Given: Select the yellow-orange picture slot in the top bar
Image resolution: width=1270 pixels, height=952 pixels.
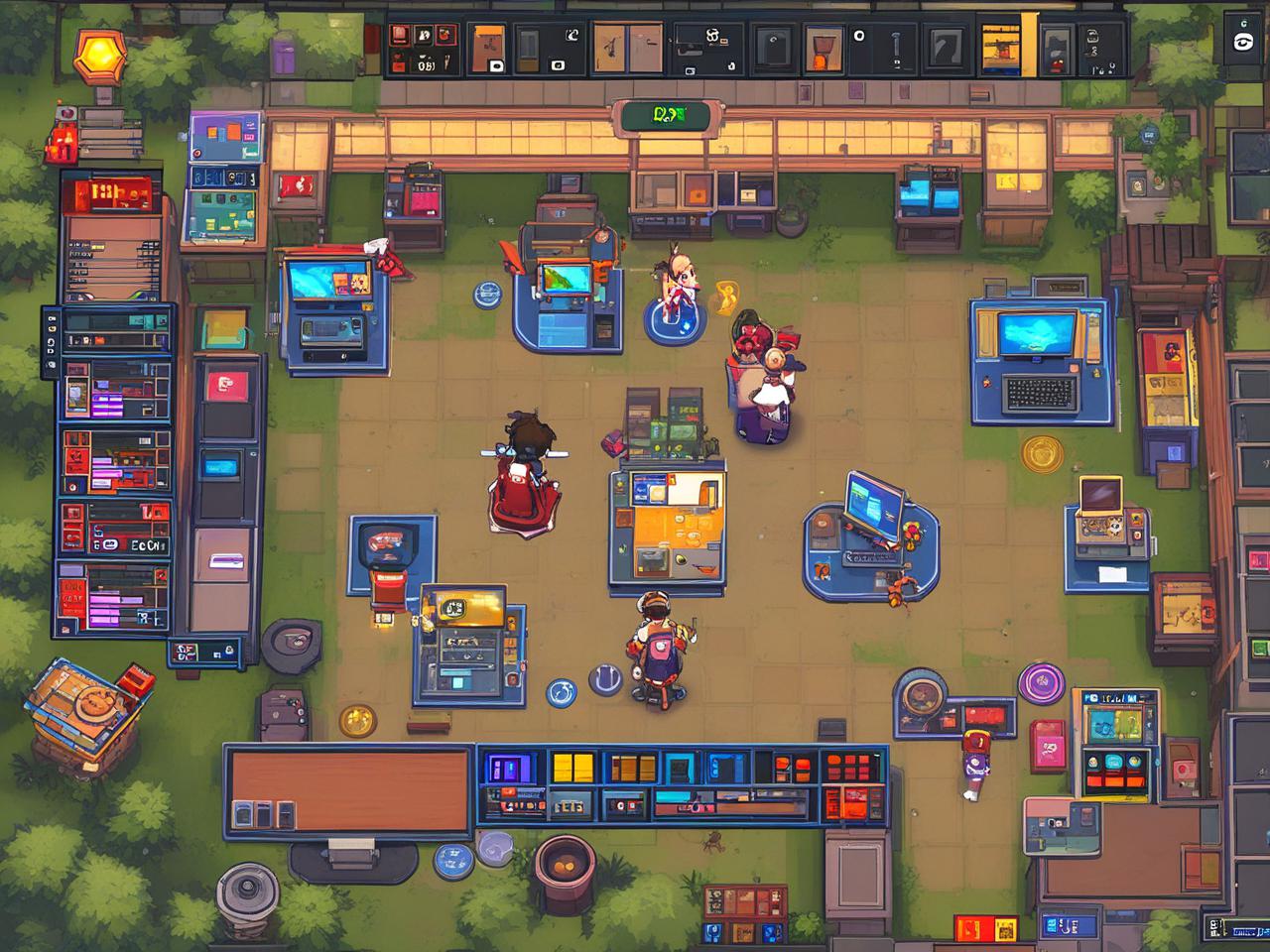Looking at the screenshot, I should 1001,45.
